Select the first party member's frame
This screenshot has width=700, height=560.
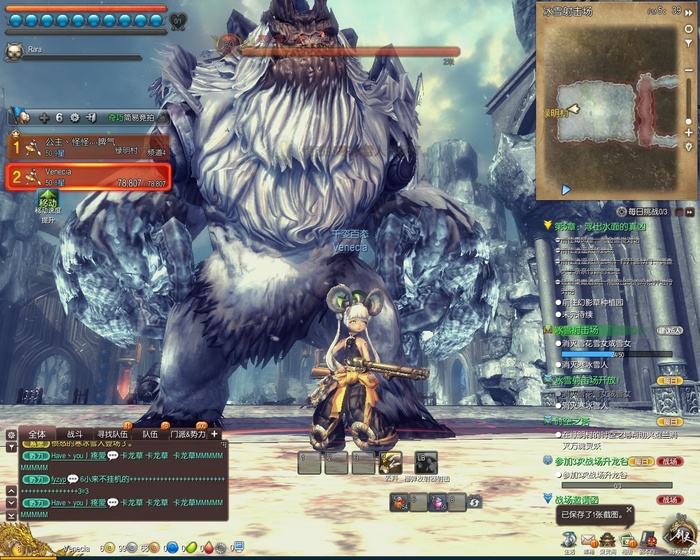[x=88, y=147]
